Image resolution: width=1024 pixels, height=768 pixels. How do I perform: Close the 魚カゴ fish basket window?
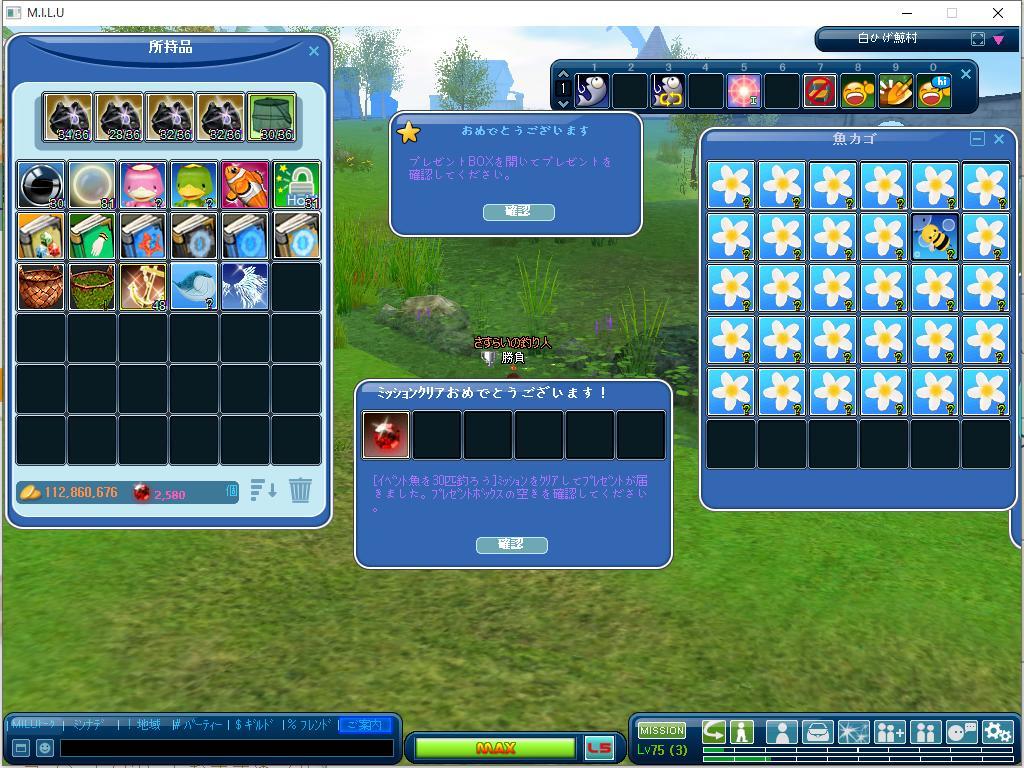tap(998, 139)
